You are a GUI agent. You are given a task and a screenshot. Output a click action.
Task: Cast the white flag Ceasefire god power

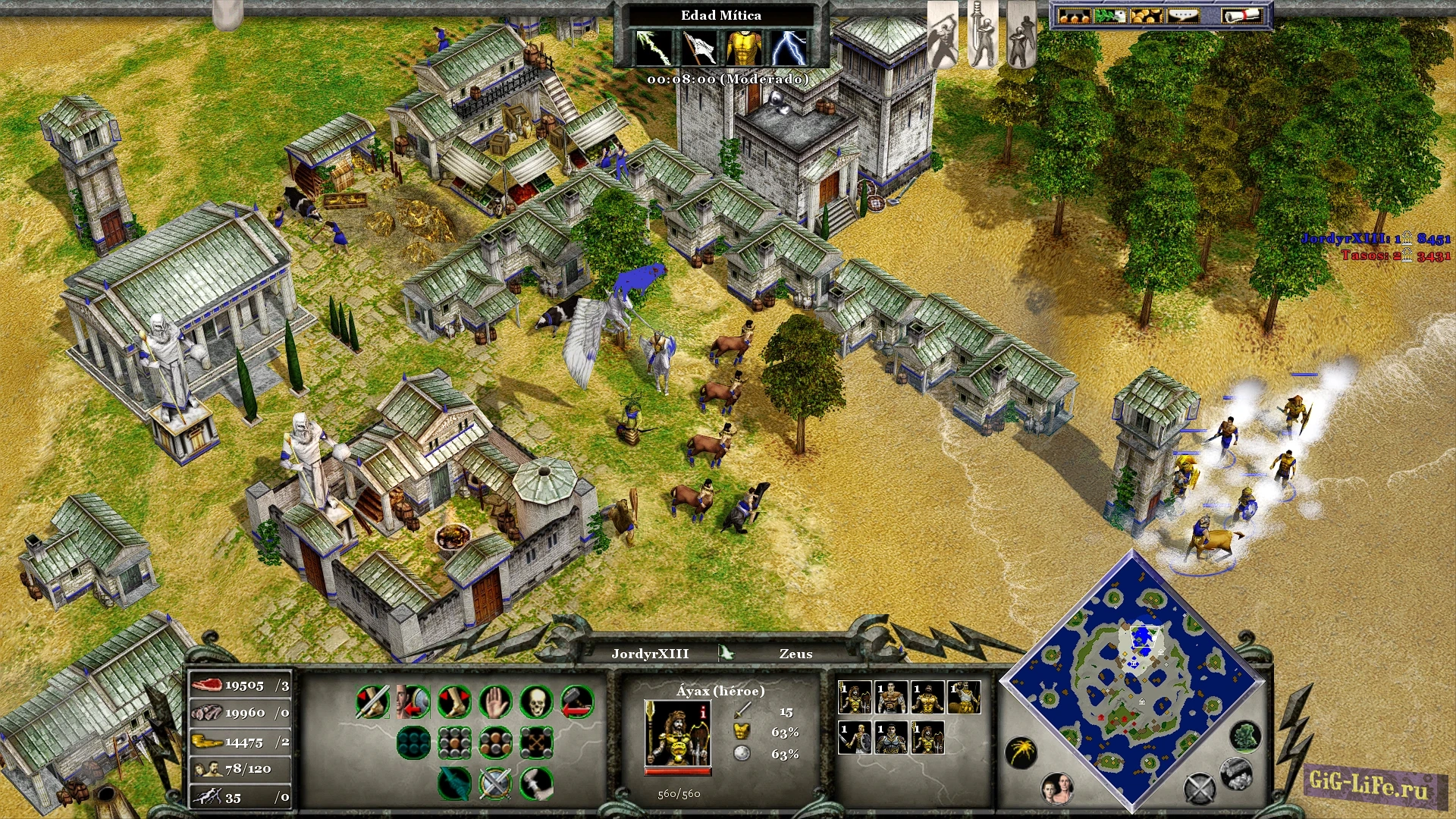point(698,48)
